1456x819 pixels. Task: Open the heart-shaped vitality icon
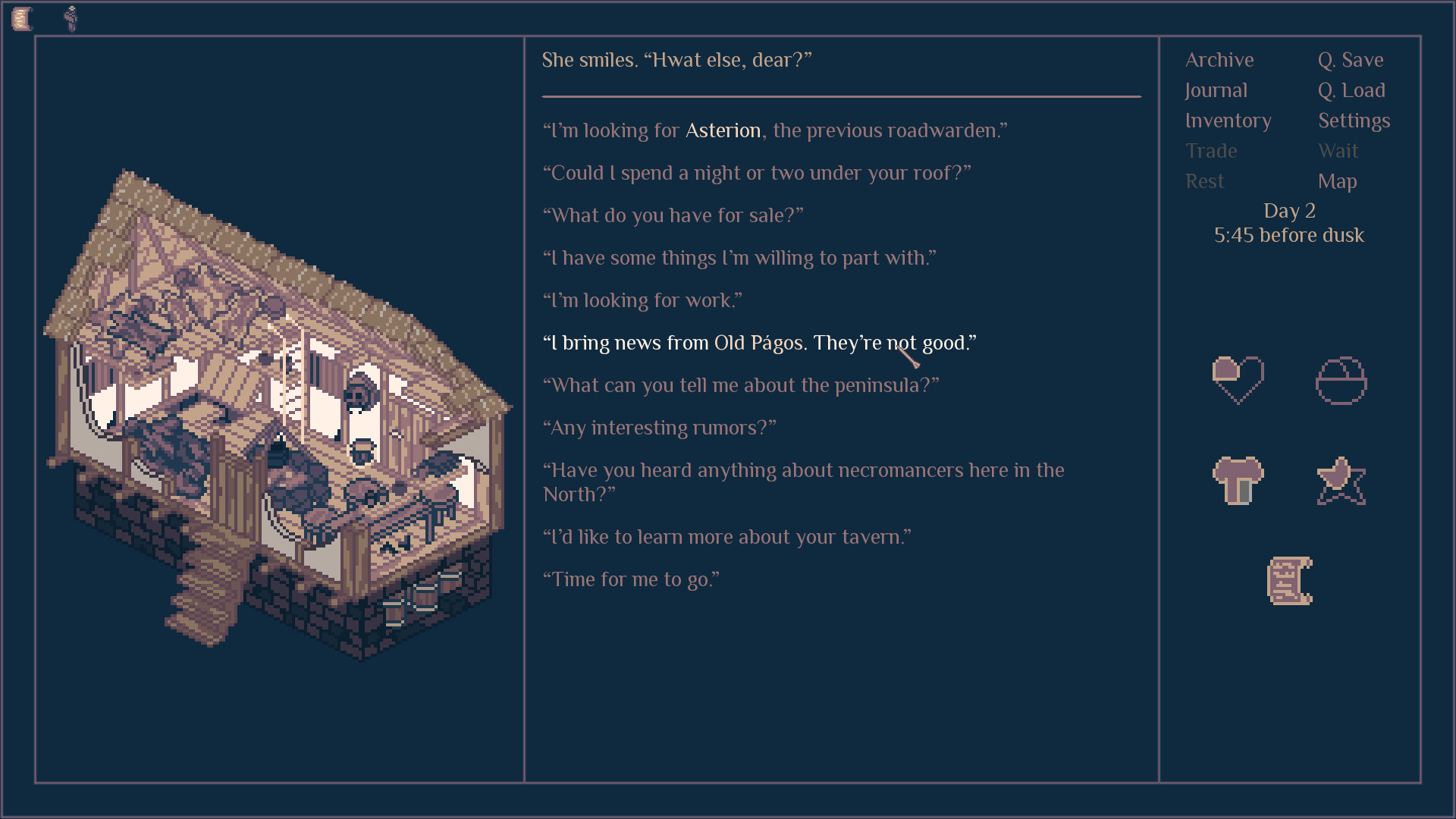click(x=1238, y=382)
